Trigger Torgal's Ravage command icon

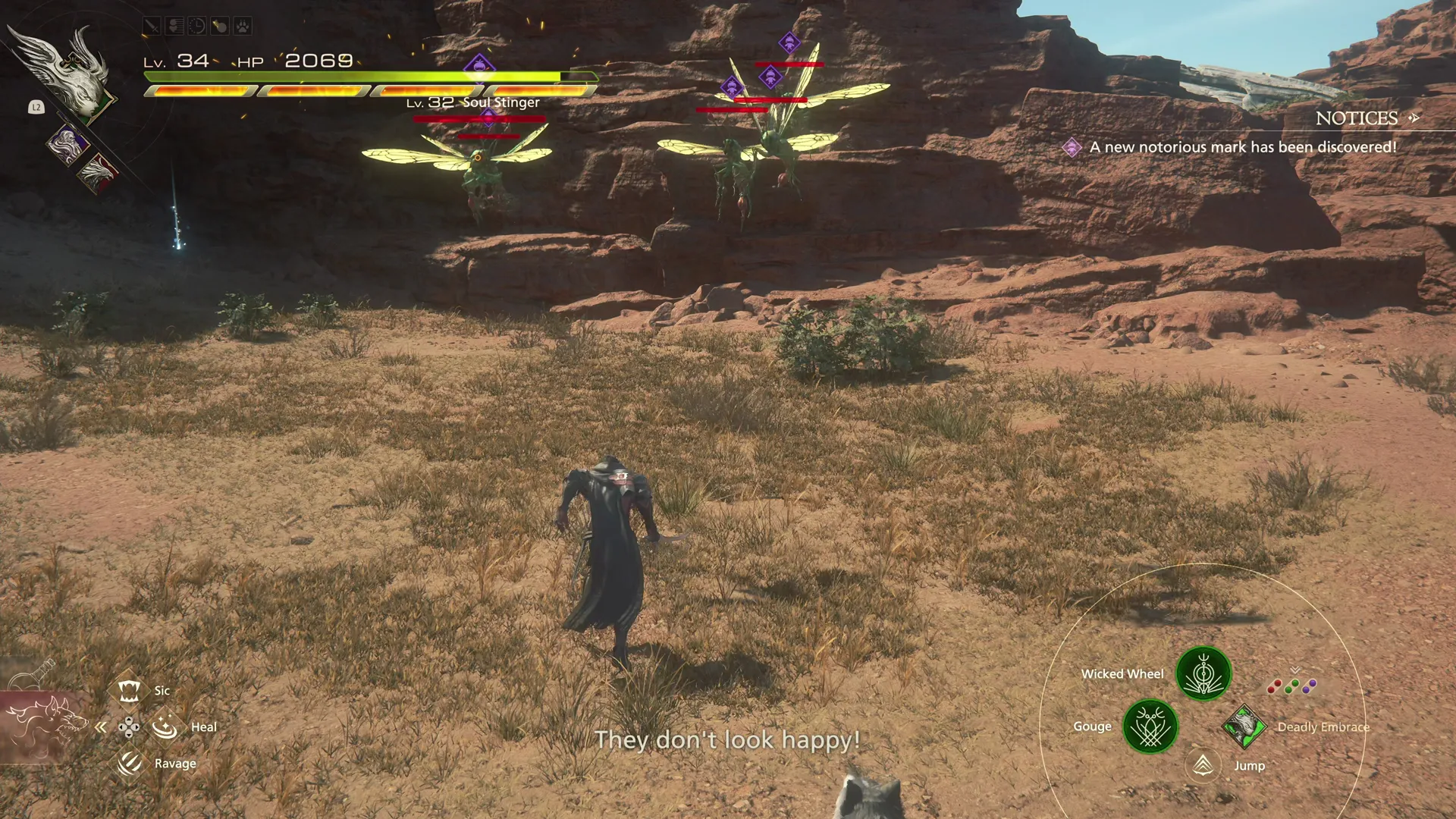point(130,763)
